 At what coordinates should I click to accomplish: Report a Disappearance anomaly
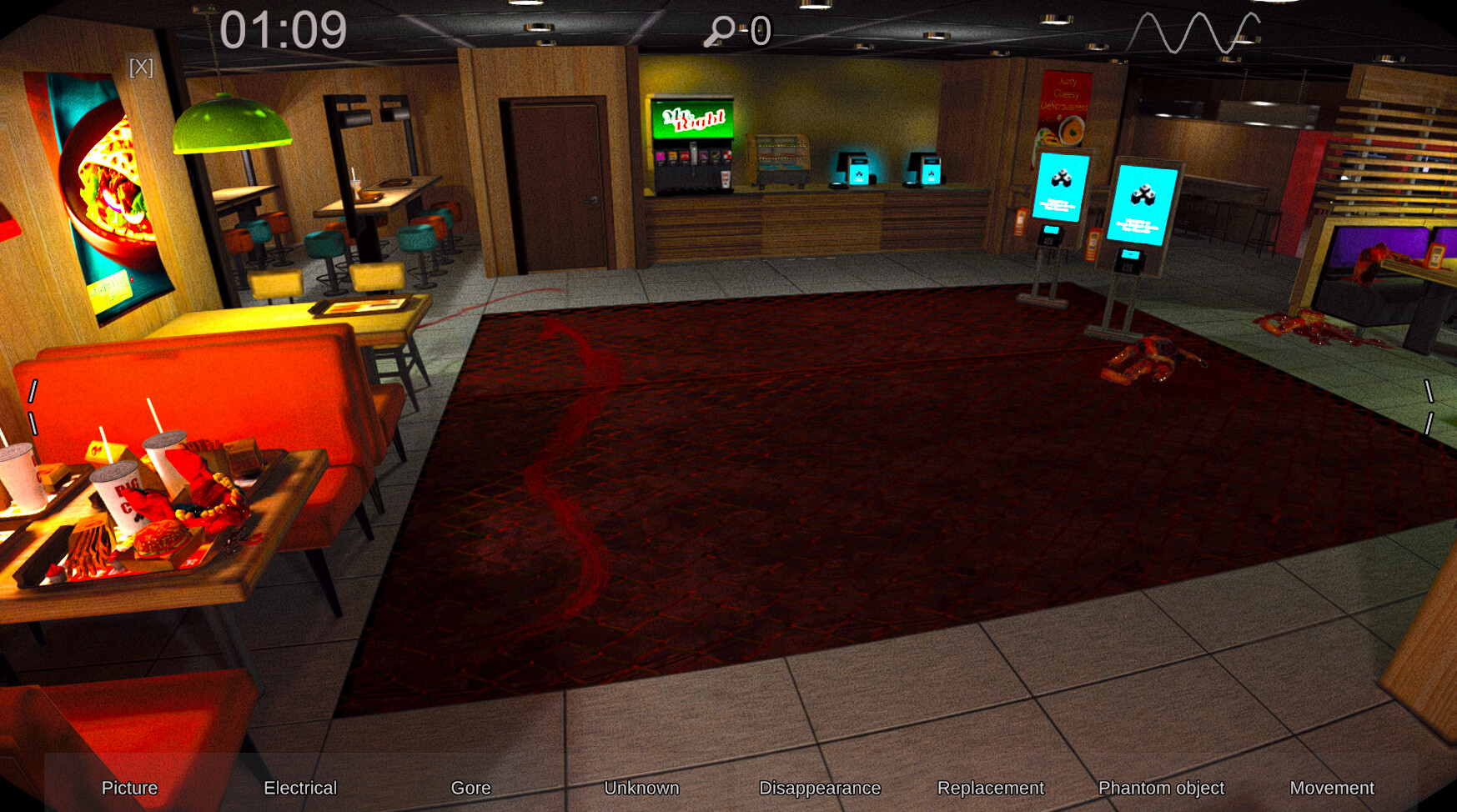(821, 788)
